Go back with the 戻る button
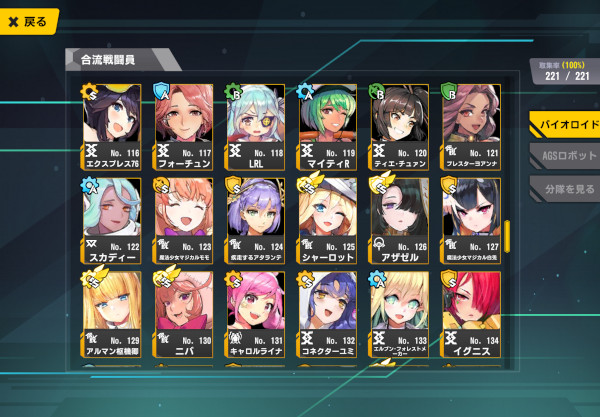 tap(28, 21)
